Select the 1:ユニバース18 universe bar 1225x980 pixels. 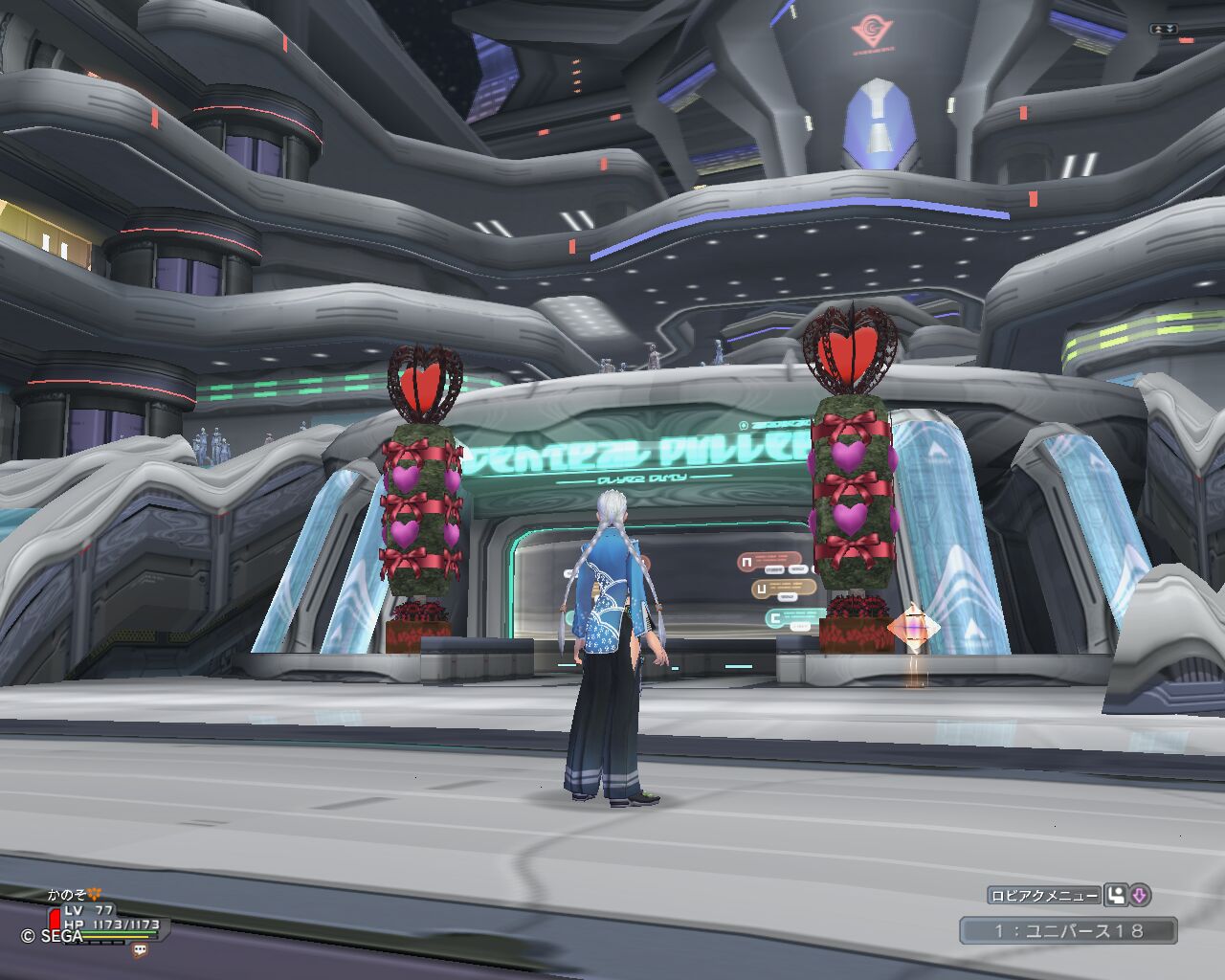pos(1068,930)
